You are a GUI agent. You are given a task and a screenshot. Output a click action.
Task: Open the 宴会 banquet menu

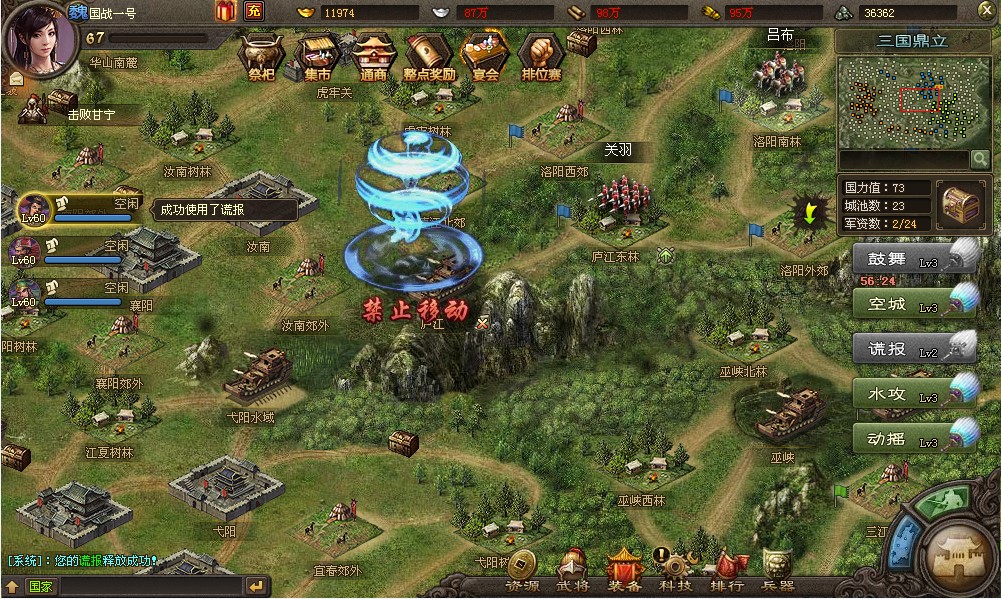pyautogui.click(x=485, y=55)
